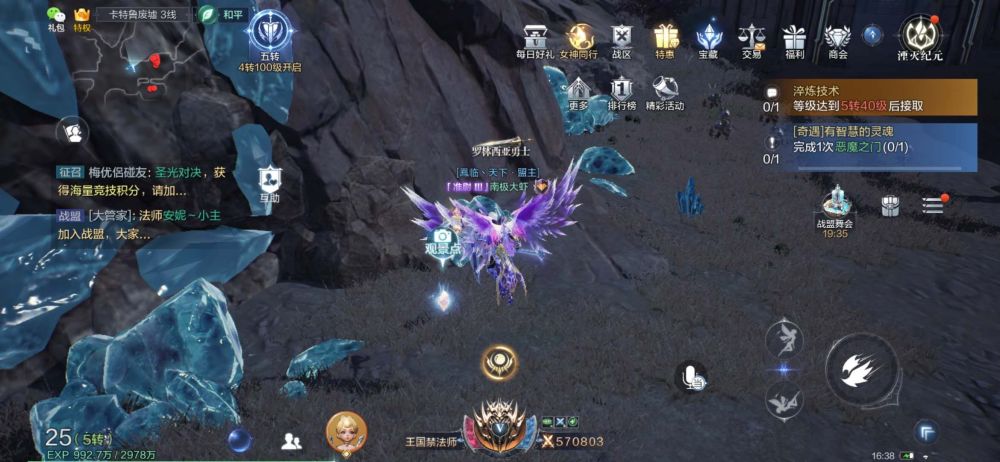This screenshot has width=1000, height=462.
Task: Open the 商会 chamber of commerce
Action: pos(838,39)
